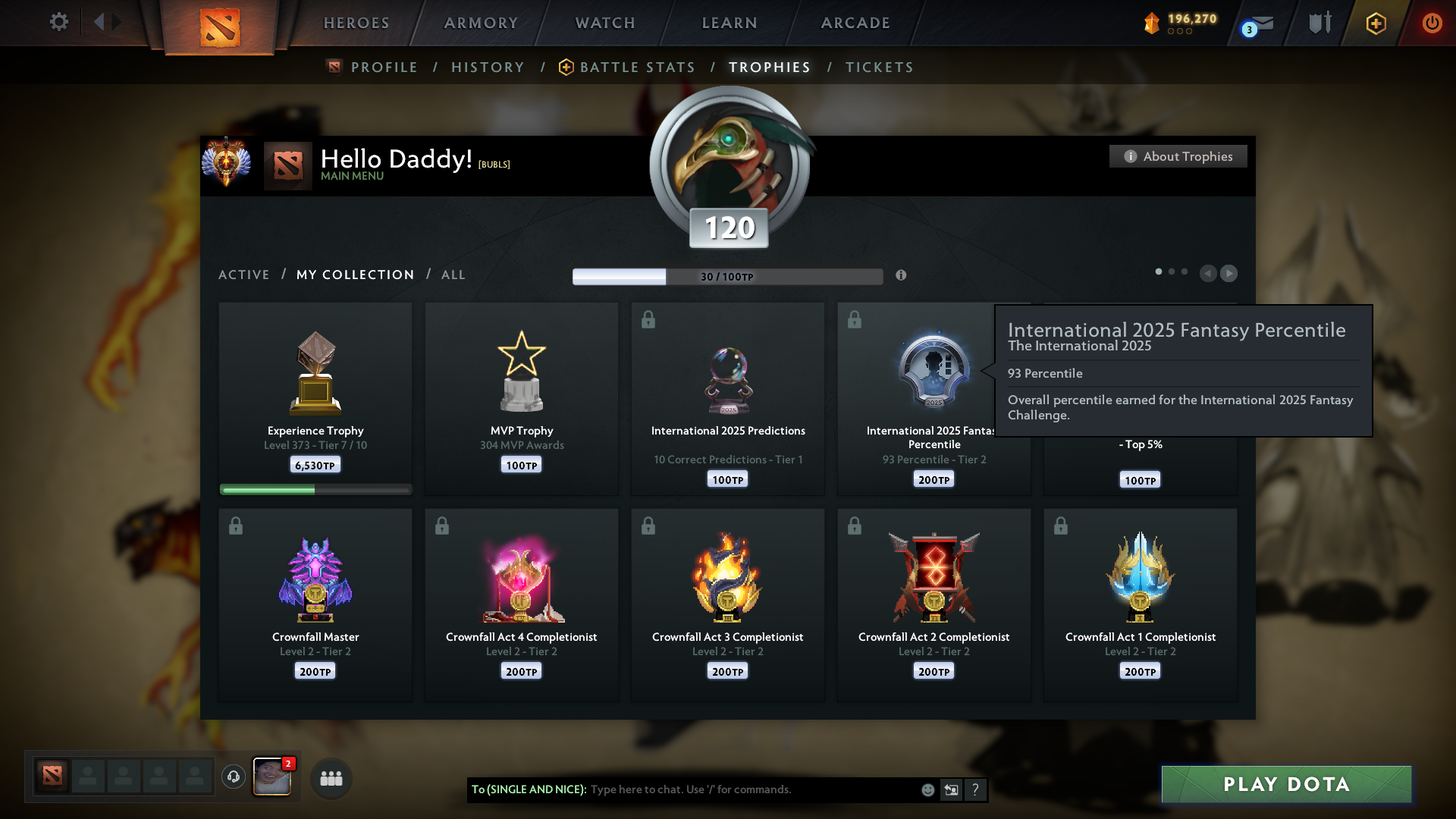Click the chat help question mark
Viewport: 1456px width, 819px height.
976,789
